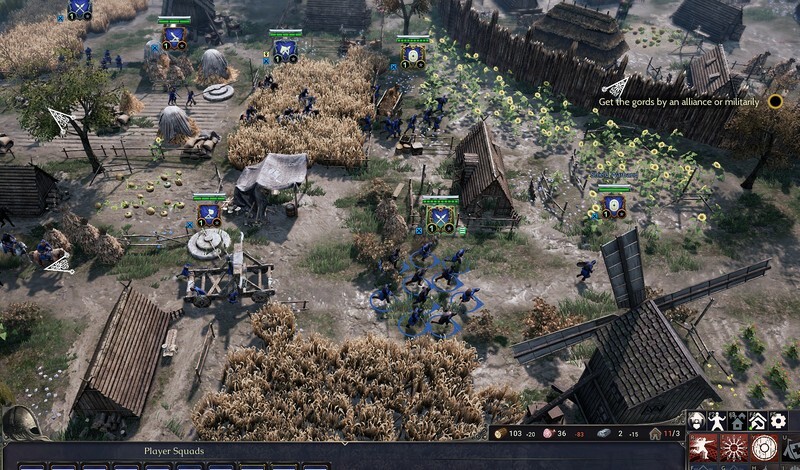The image size is (800, 470).
Task: Click the Player Squads panel header
Action: pyautogui.click(x=174, y=451)
